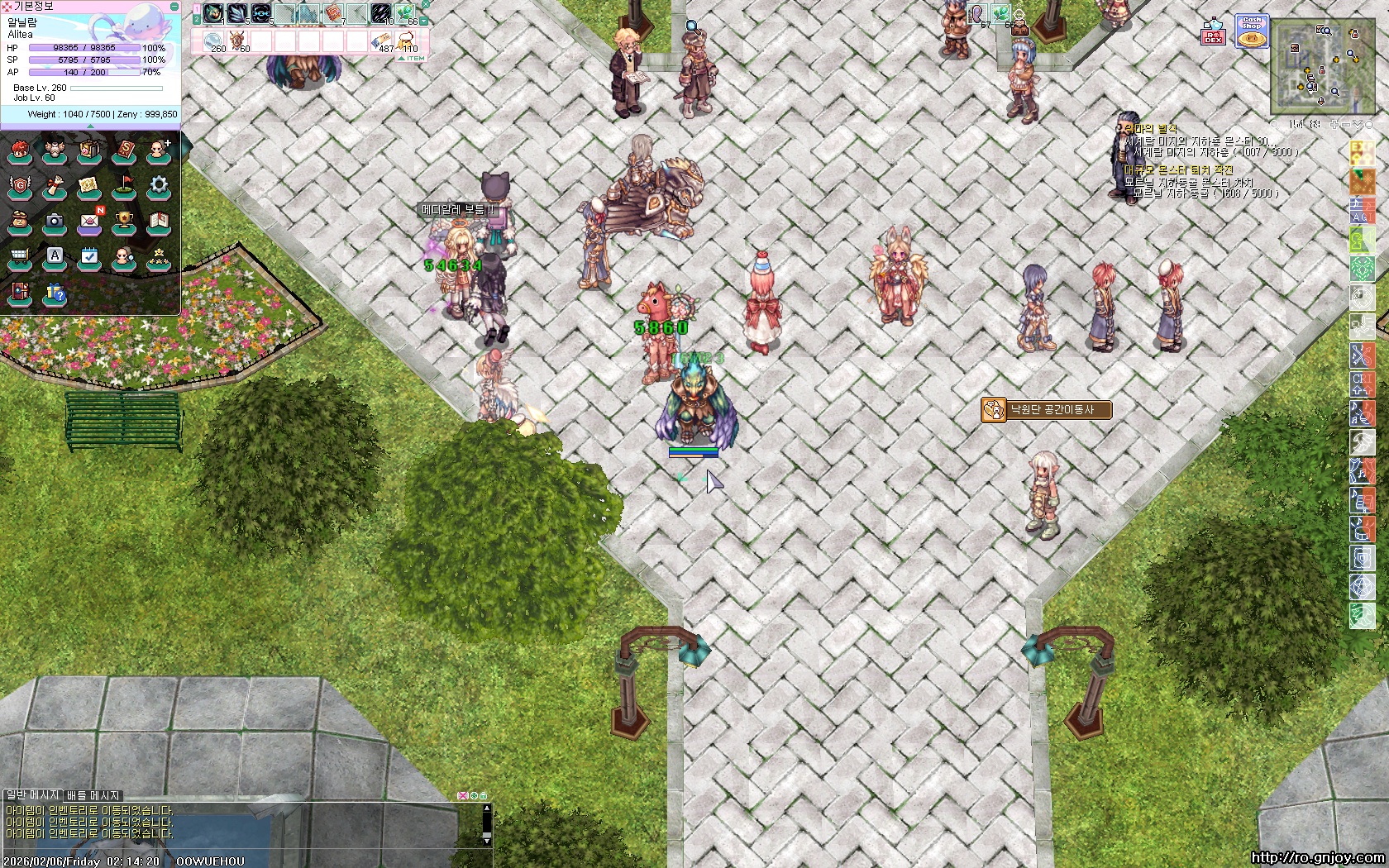Zoom in the minimap with plus button
Screen dimensions: 1389x868
(x=1334, y=124)
